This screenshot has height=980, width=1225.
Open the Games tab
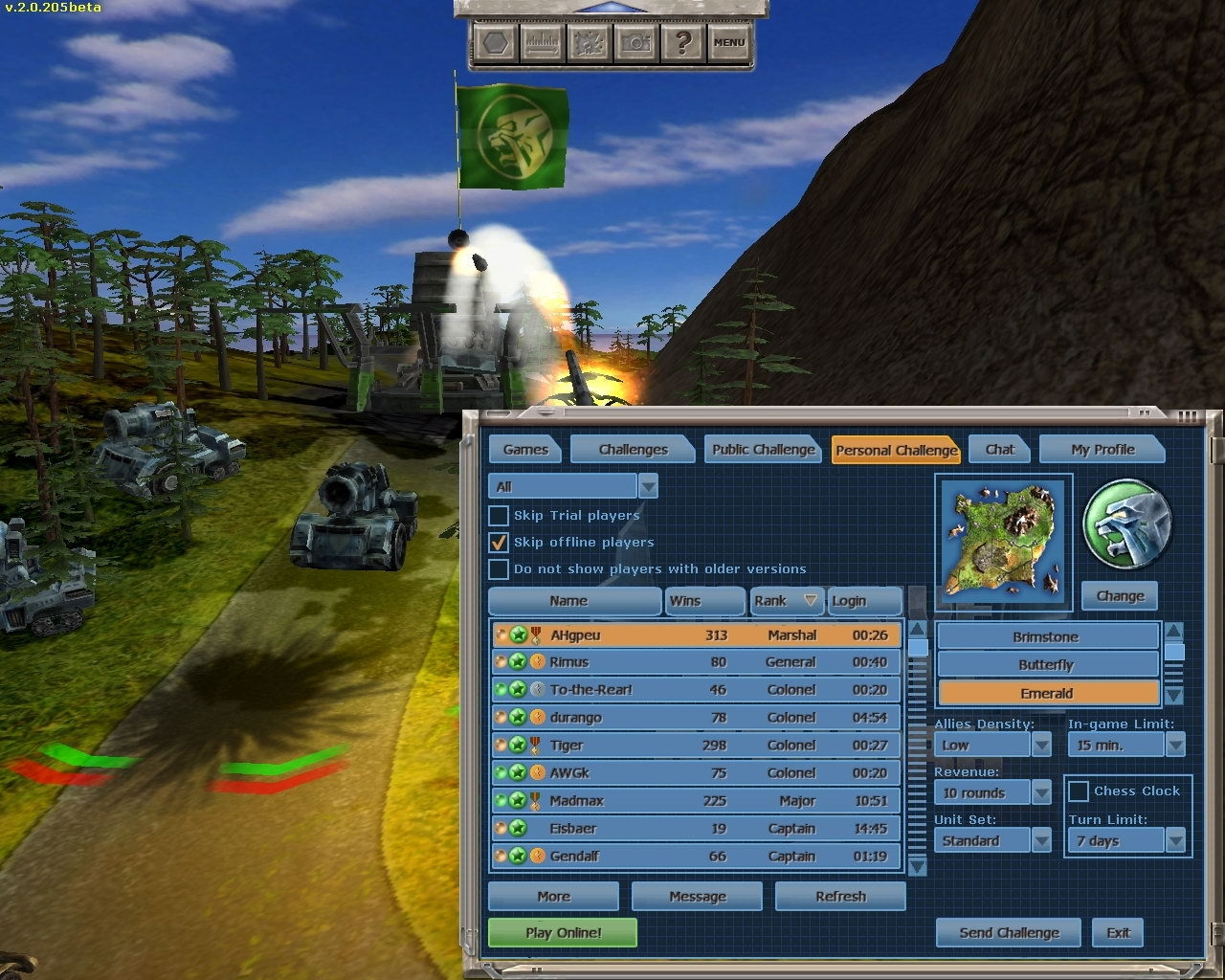point(524,449)
